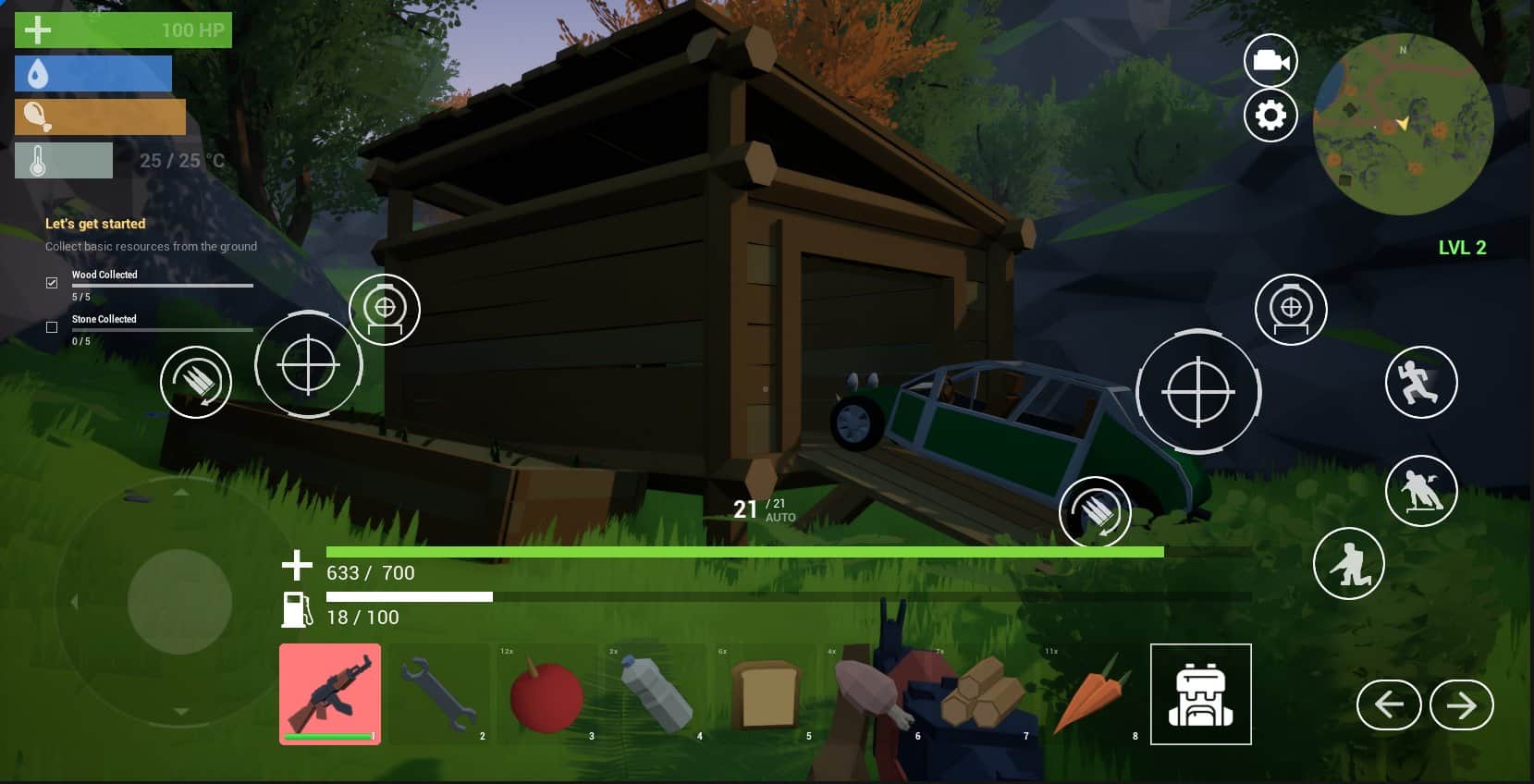Screen dimensions: 1534x784
Task: Choose the carrot hotbar slot
Action: point(1091,694)
